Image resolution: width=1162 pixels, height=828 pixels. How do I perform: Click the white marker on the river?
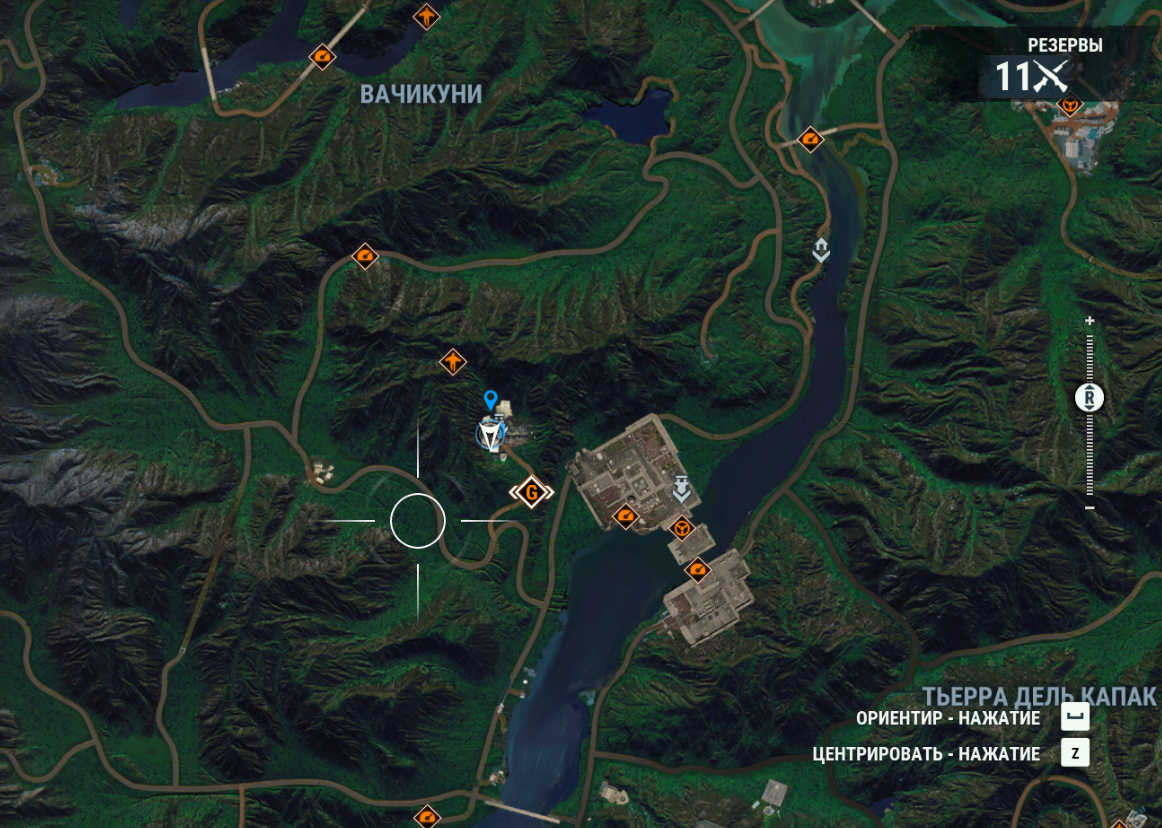click(821, 249)
